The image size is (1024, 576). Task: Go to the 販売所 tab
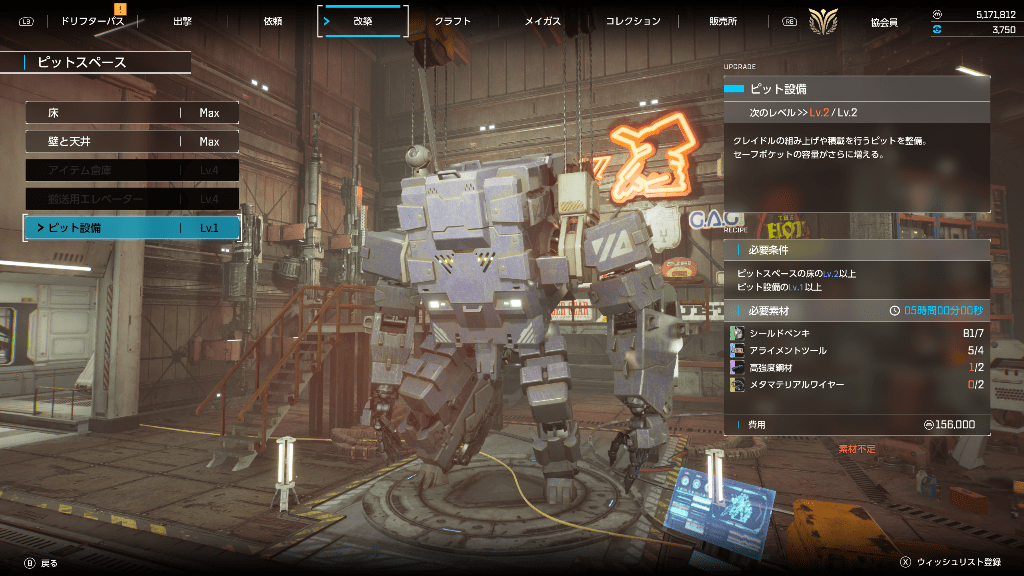(725, 21)
